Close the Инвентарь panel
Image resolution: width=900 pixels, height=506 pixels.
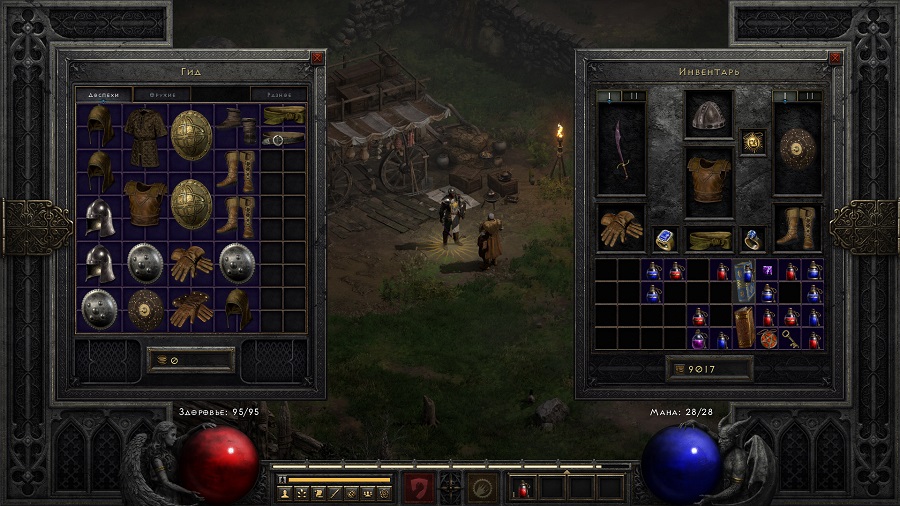836,58
